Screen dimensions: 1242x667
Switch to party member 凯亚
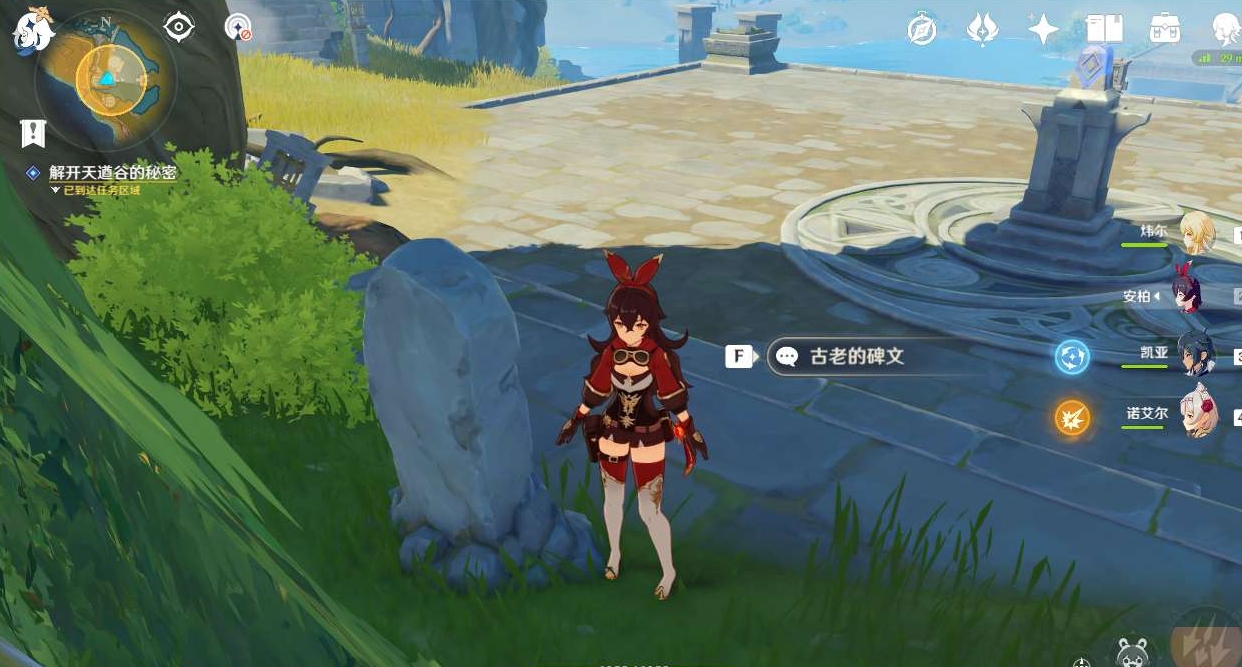click(x=1196, y=354)
